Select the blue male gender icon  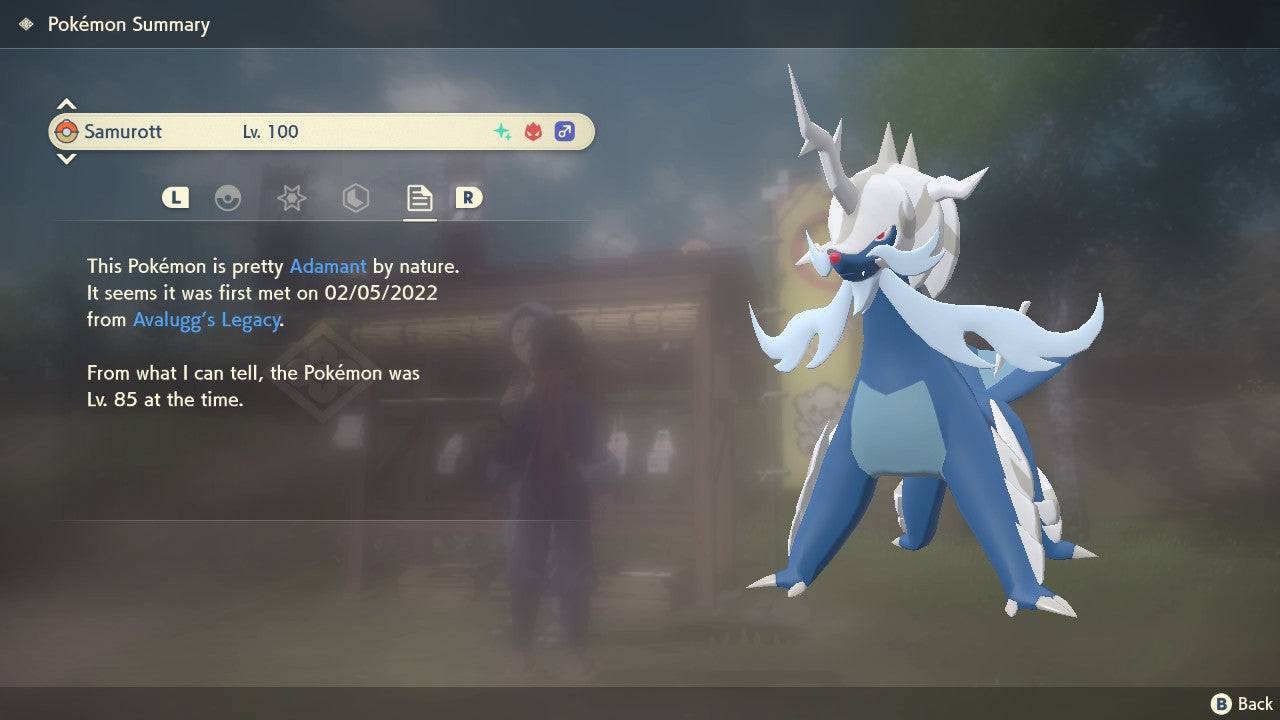(565, 131)
